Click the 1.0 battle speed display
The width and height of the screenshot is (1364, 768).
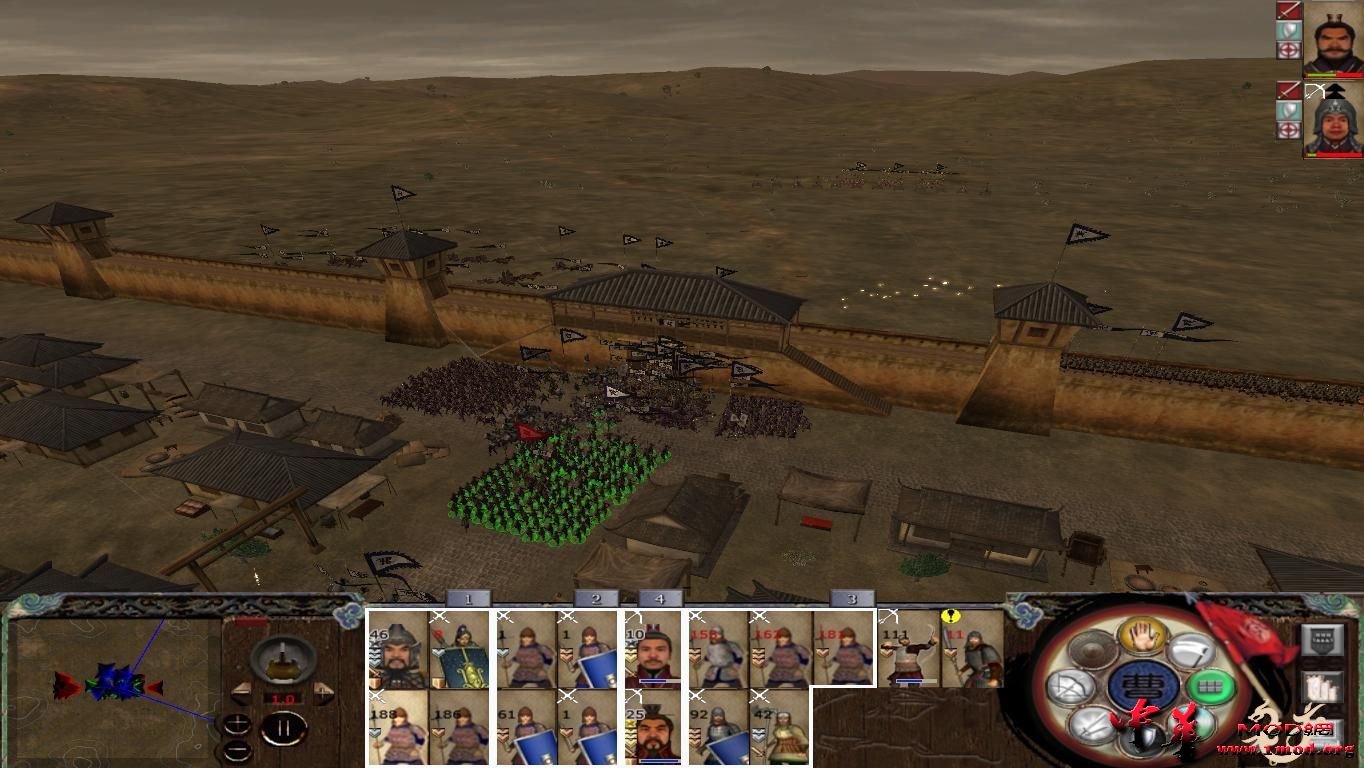[x=282, y=699]
